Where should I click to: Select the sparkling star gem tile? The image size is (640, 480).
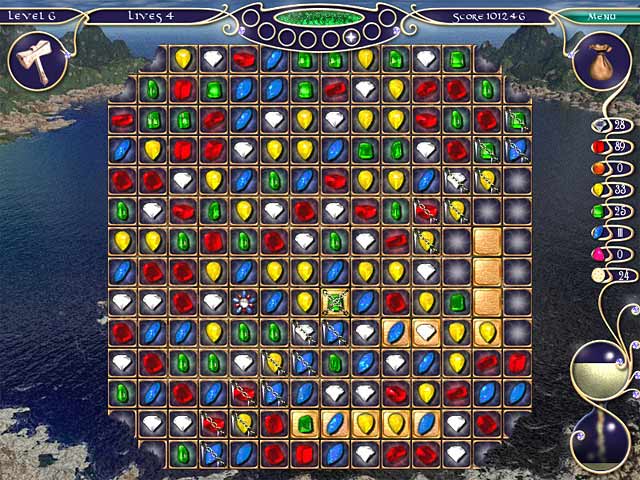244,301
